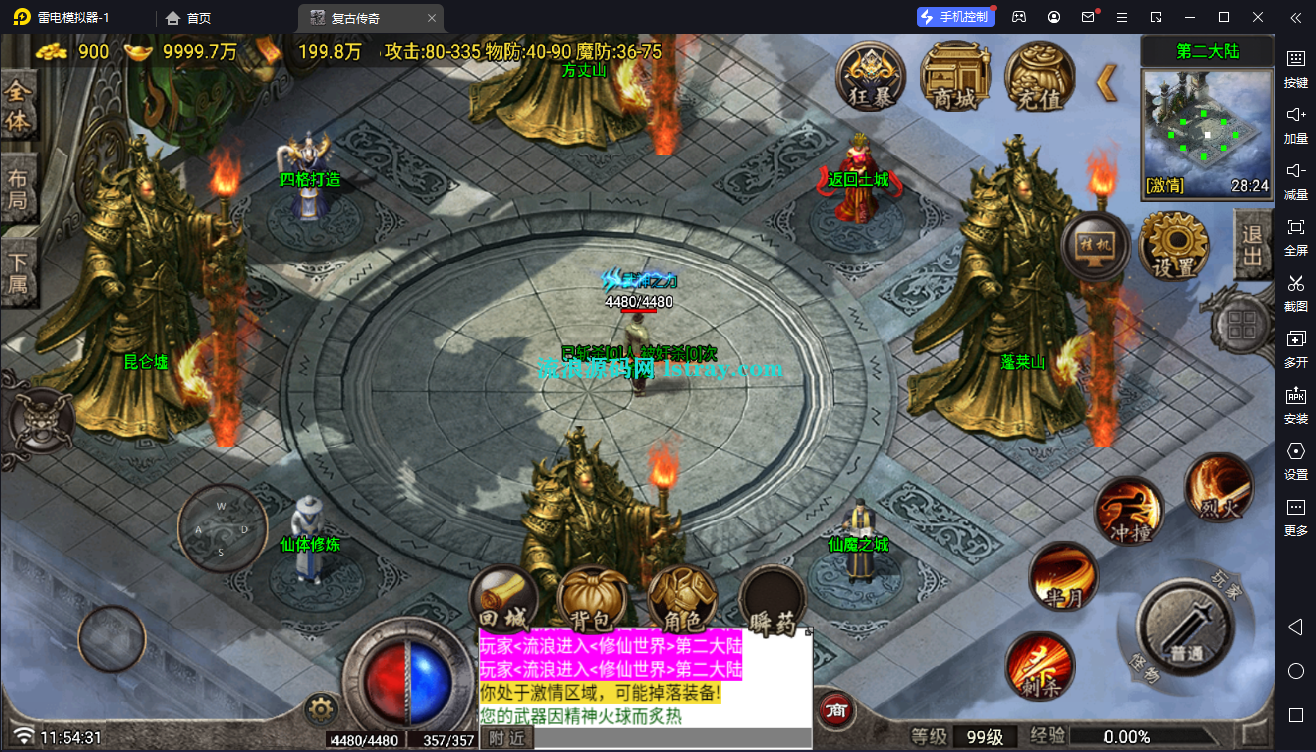Open the 角色 character sheet

pyautogui.click(x=682, y=601)
